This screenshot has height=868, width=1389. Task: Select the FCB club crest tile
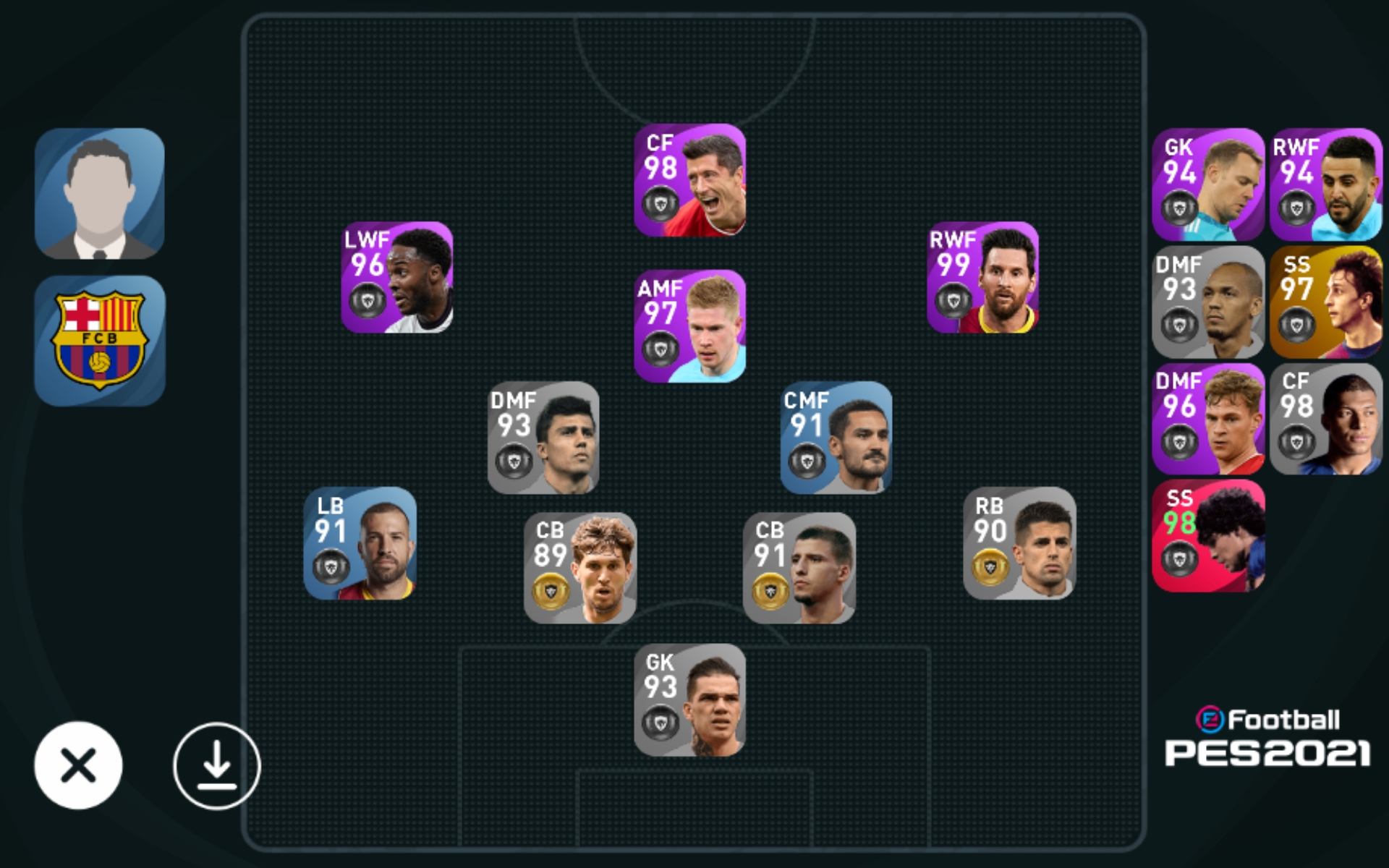pyautogui.click(x=100, y=340)
